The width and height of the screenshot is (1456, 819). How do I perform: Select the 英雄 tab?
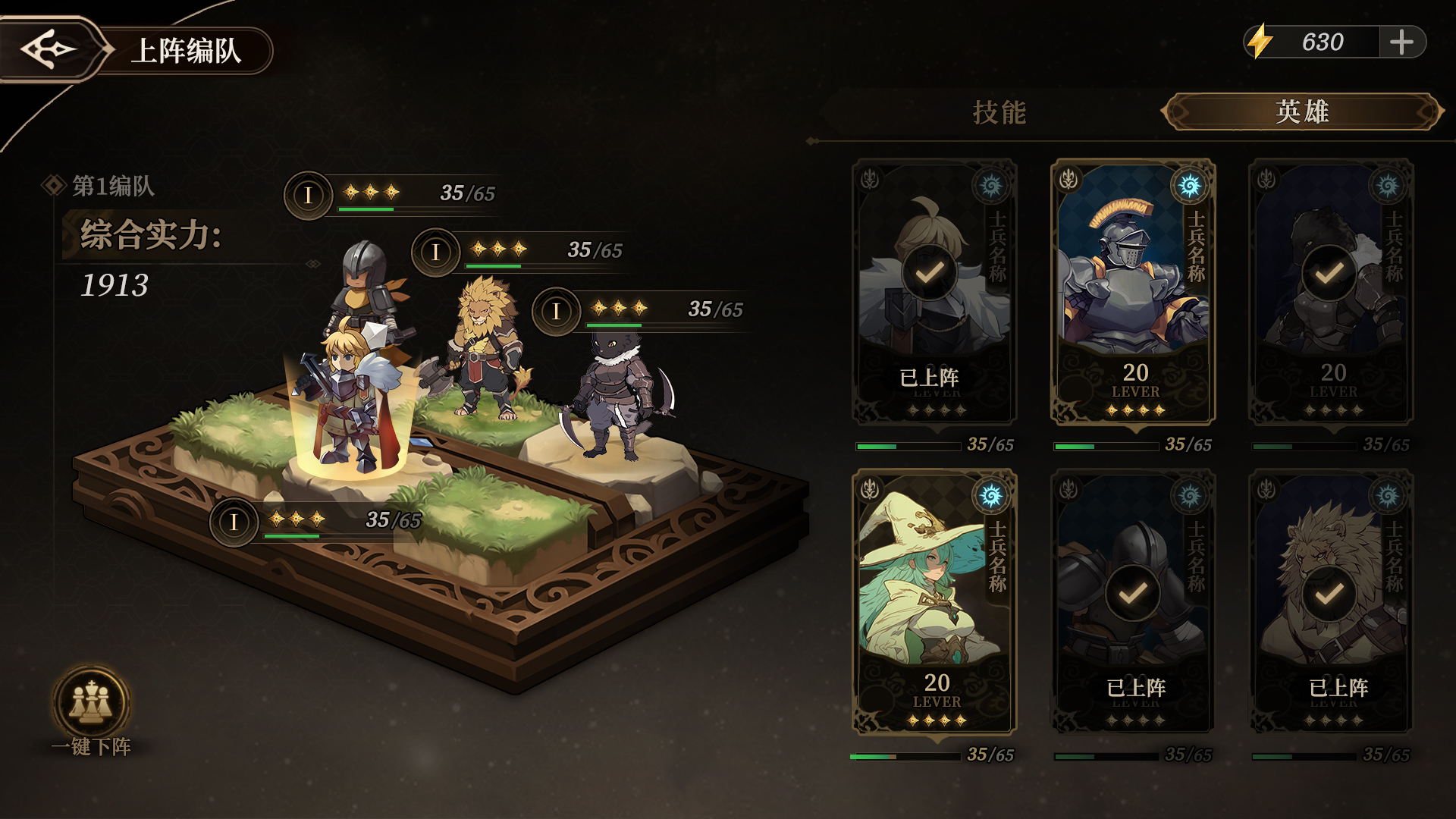pyautogui.click(x=1301, y=112)
